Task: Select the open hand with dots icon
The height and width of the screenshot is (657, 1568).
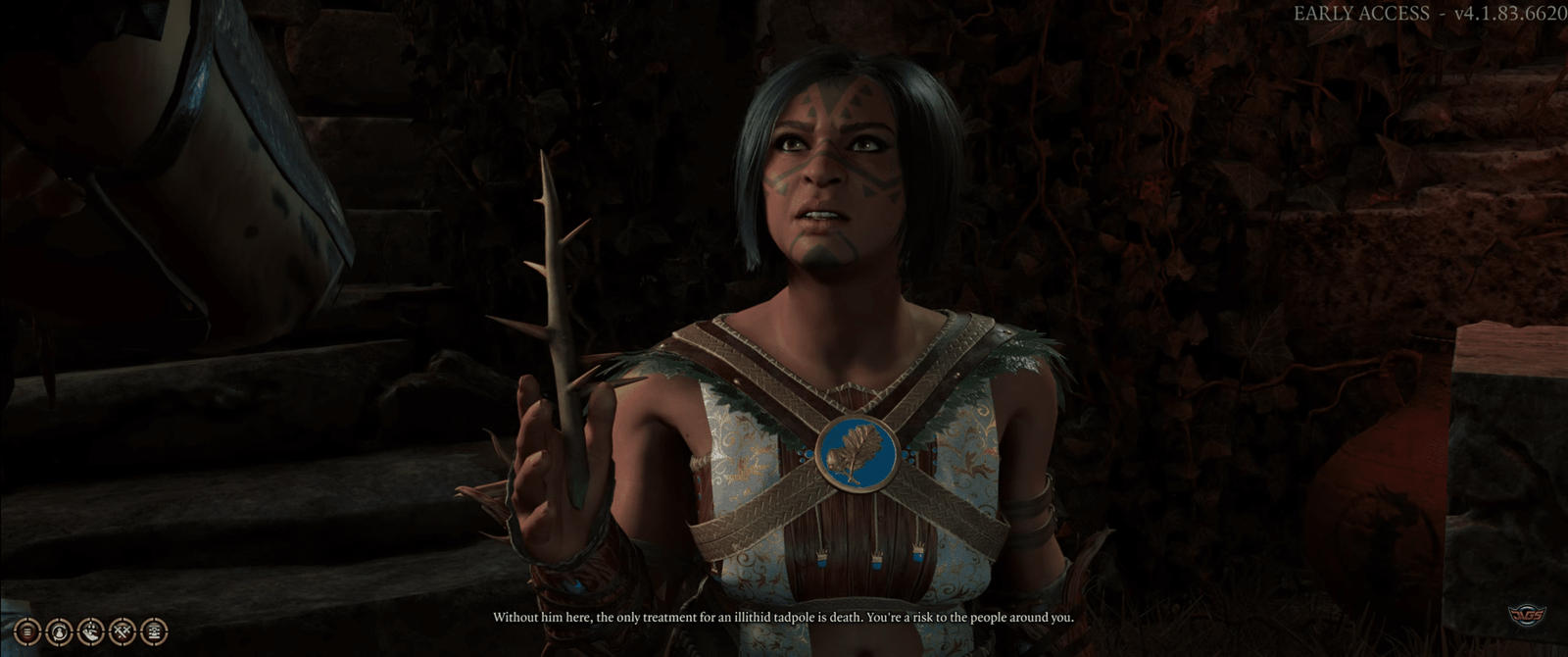Action: (x=90, y=630)
